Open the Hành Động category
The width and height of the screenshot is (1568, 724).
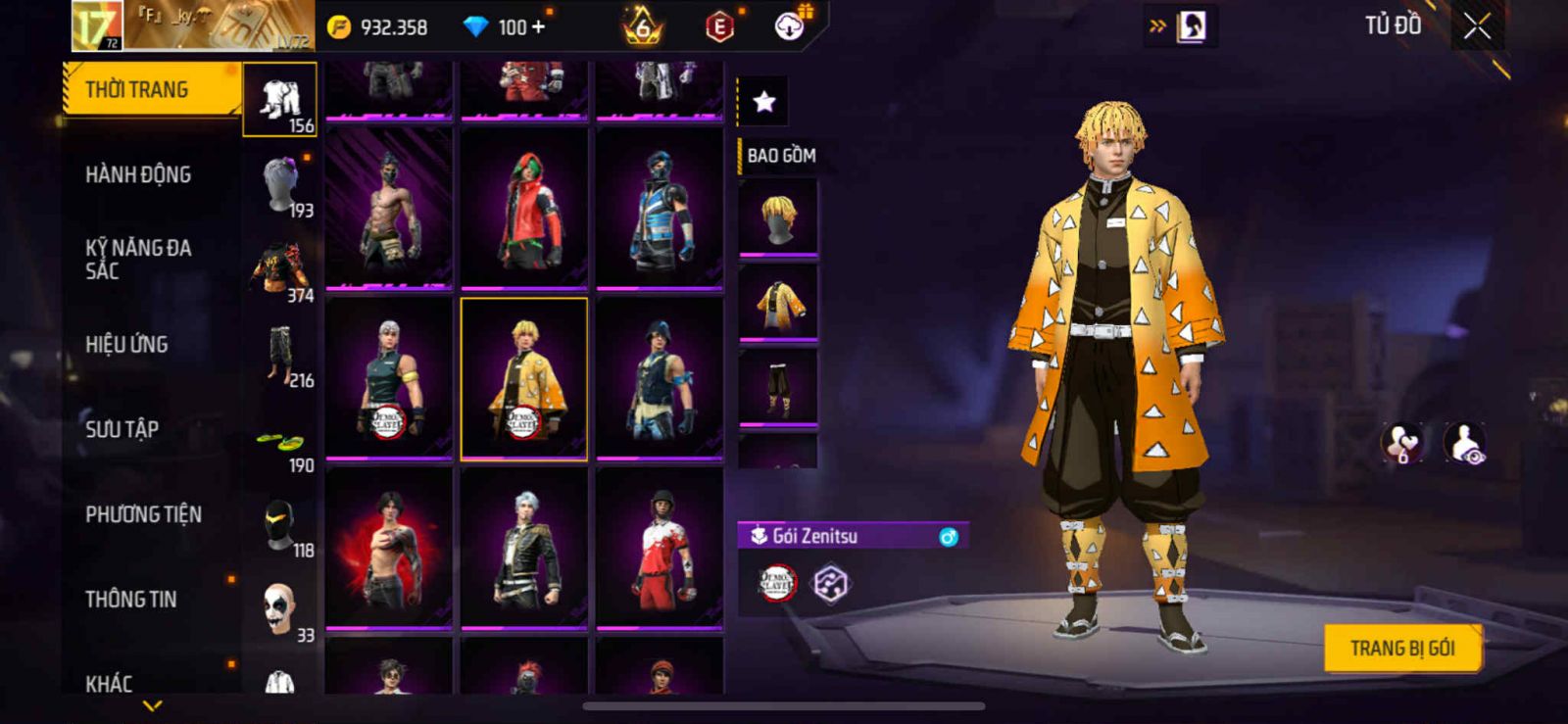pyautogui.click(x=138, y=175)
